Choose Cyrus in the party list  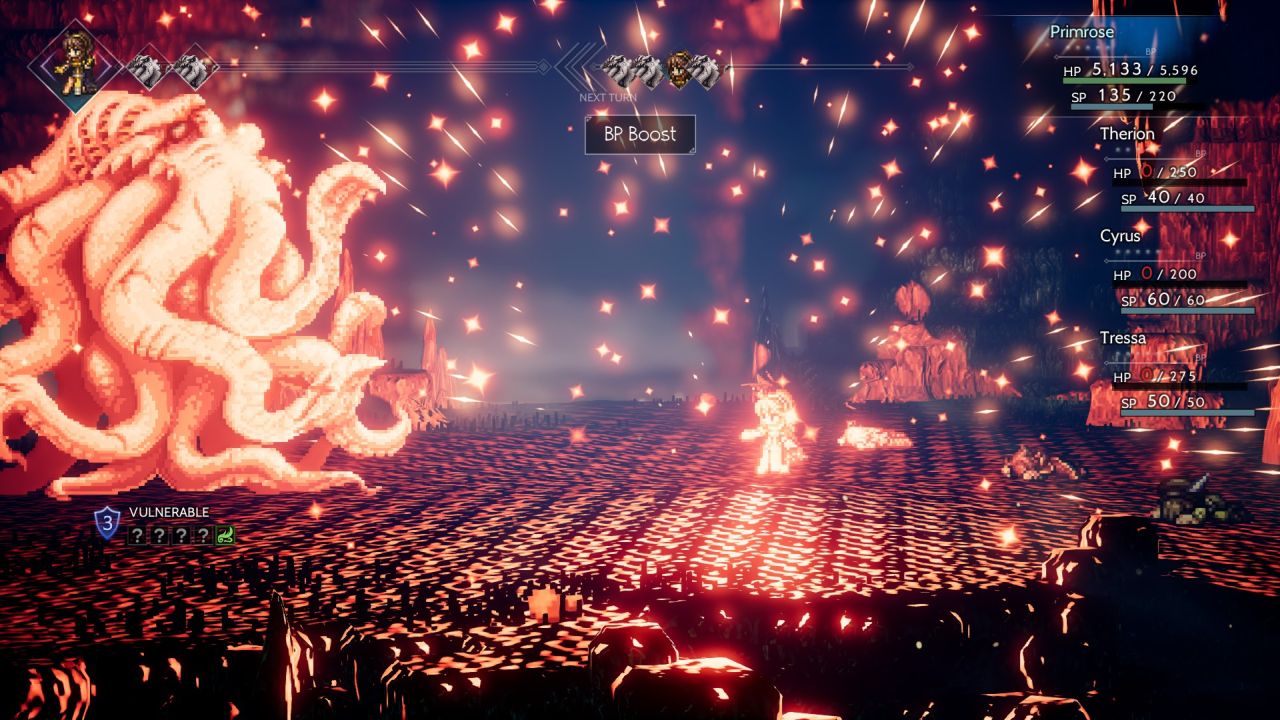tap(1120, 236)
